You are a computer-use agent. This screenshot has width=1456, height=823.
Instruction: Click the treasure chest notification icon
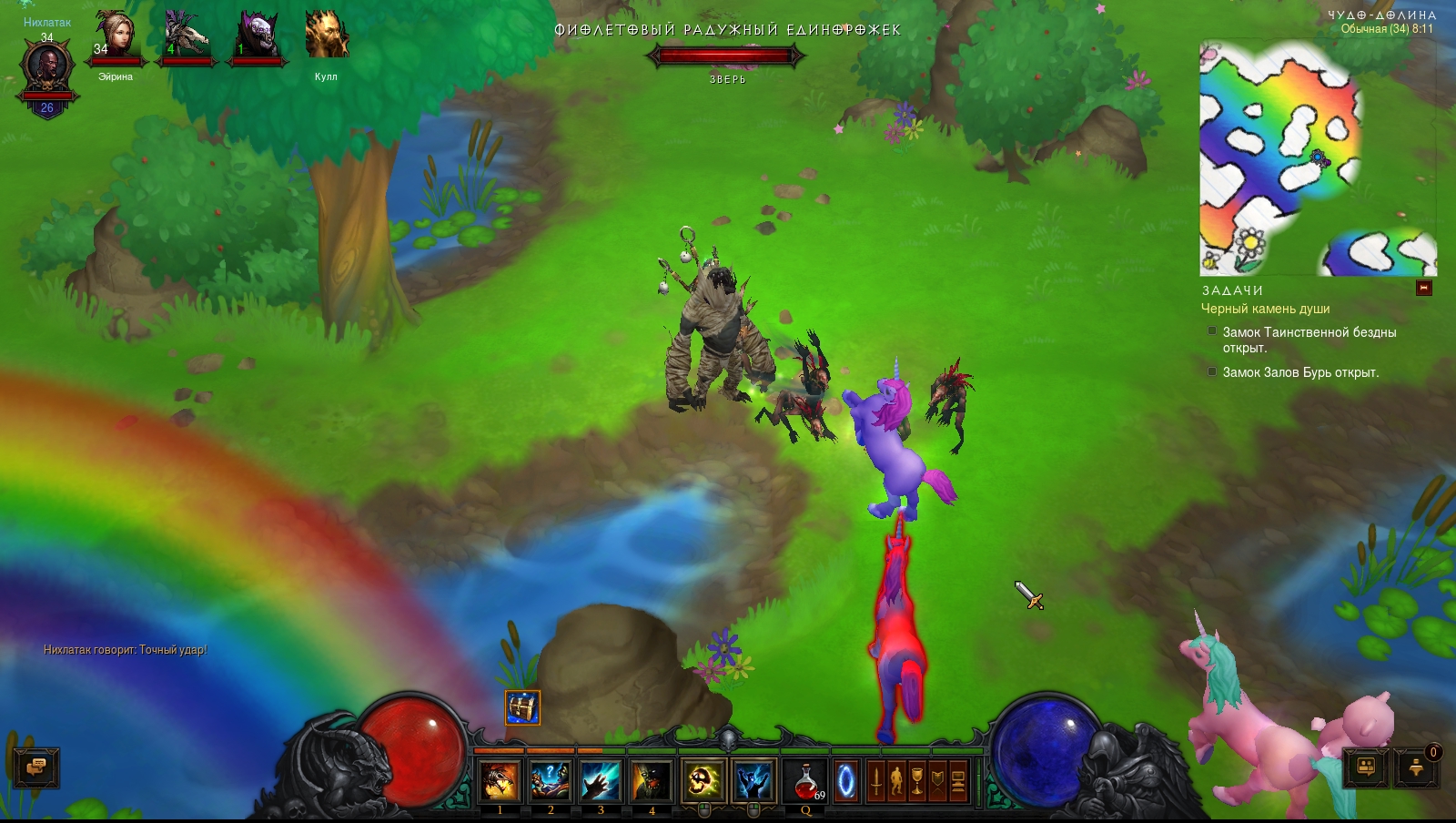[522, 707]
